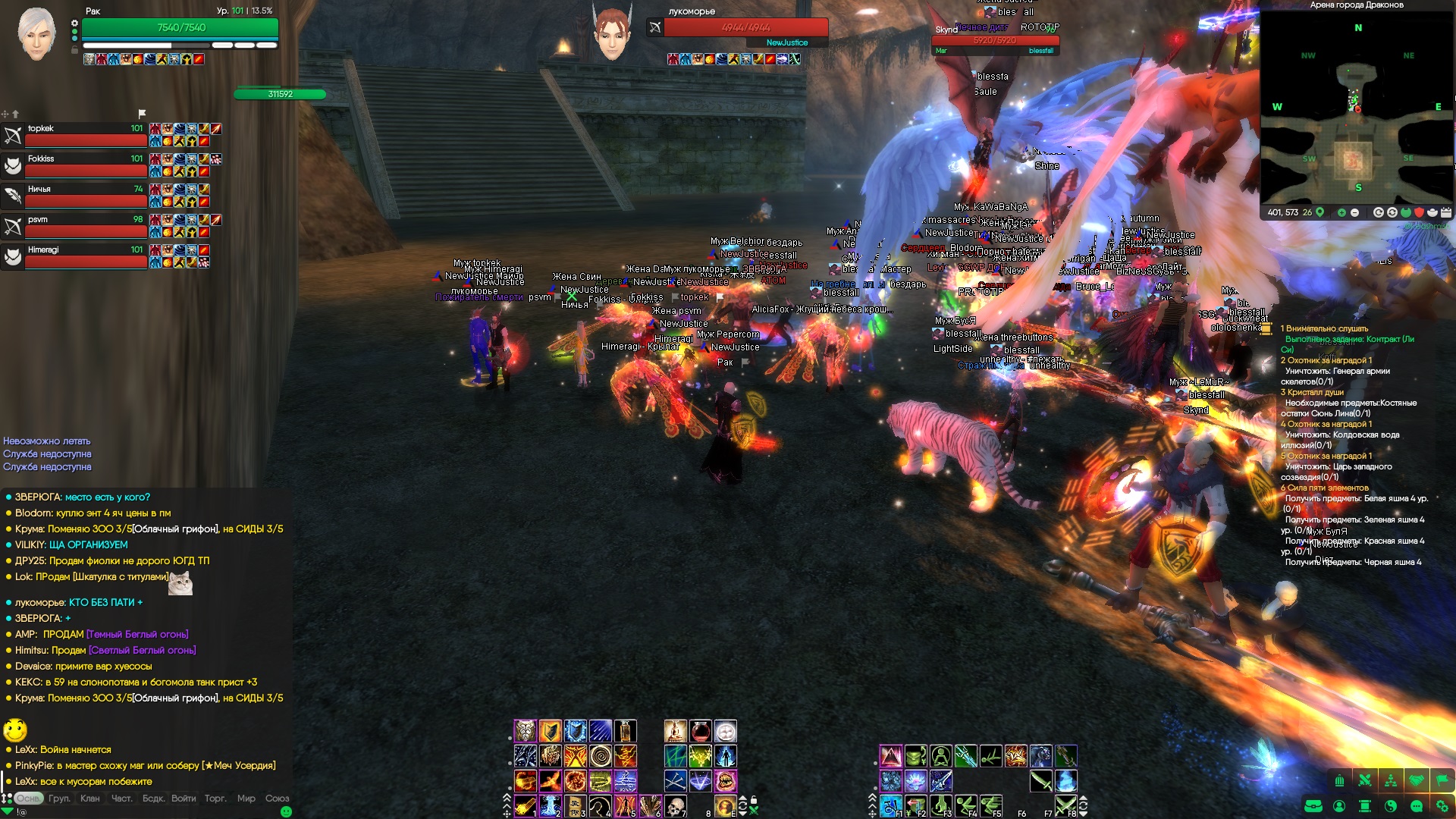Open the handshake menu icon
The image size is (1456, 819).
point(1417,780)
